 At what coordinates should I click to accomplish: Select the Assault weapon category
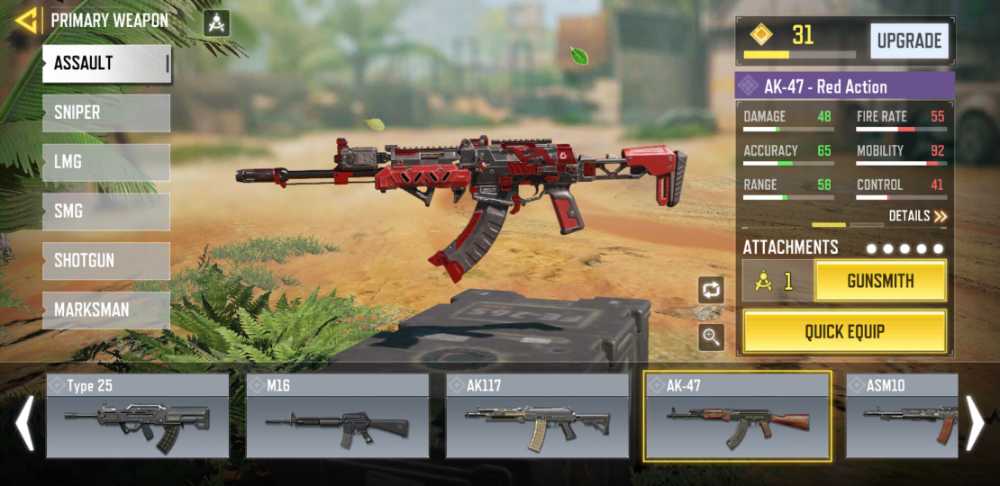[x=106, y=64]
